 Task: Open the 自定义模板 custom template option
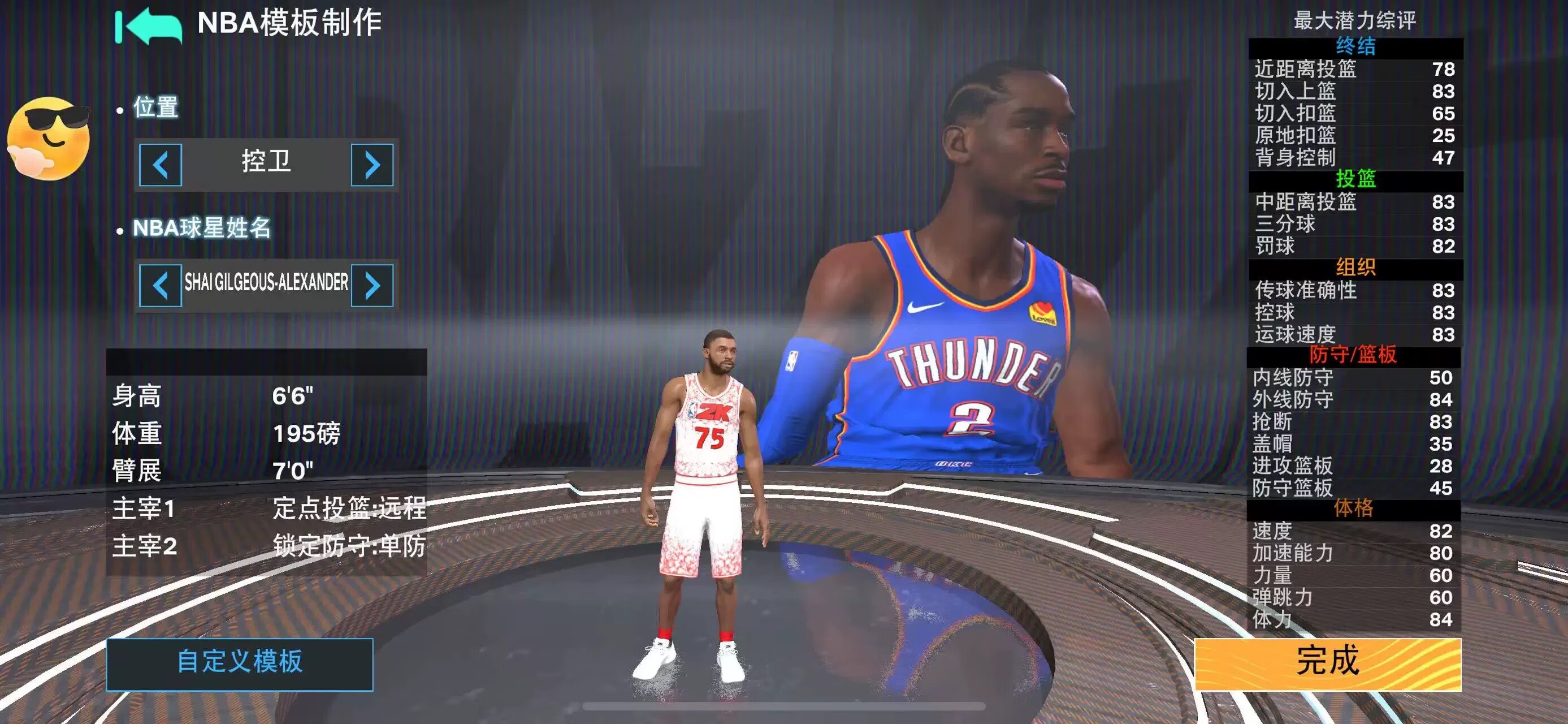click(240, 663)
